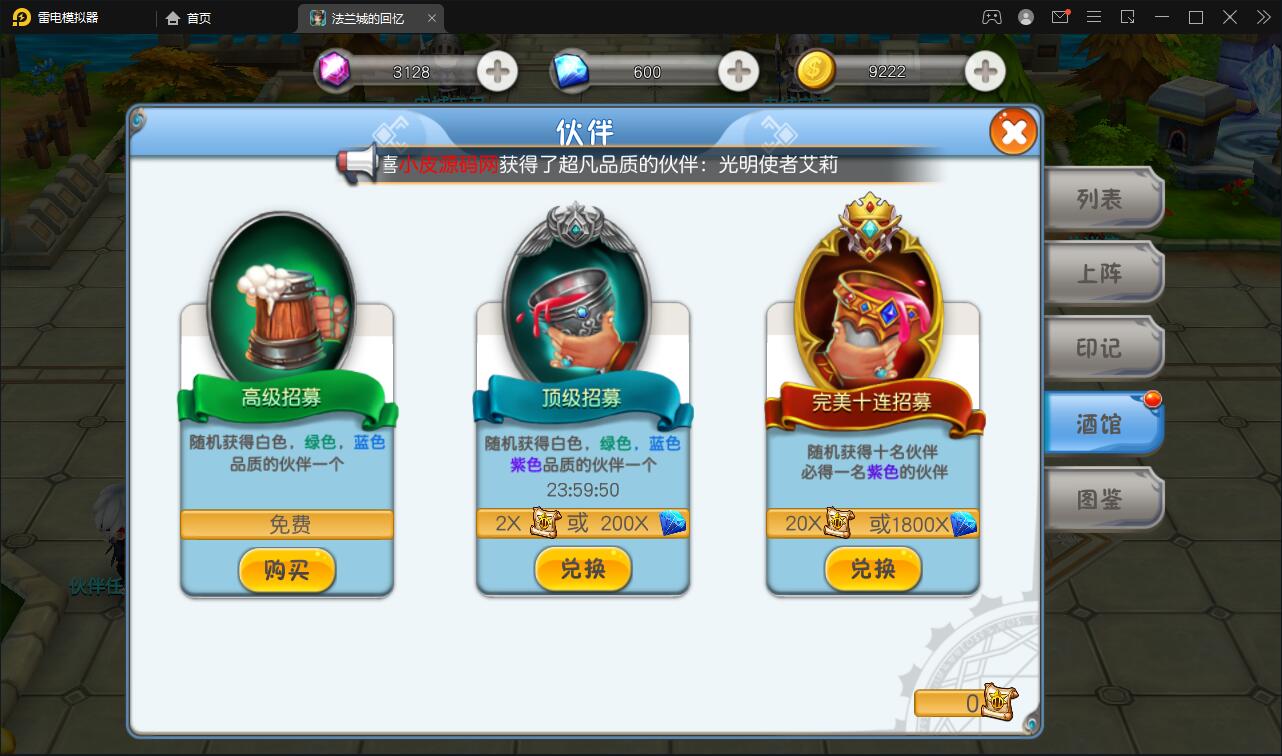
Task: Add more gold with the plus button
Action: coord(984,71)
